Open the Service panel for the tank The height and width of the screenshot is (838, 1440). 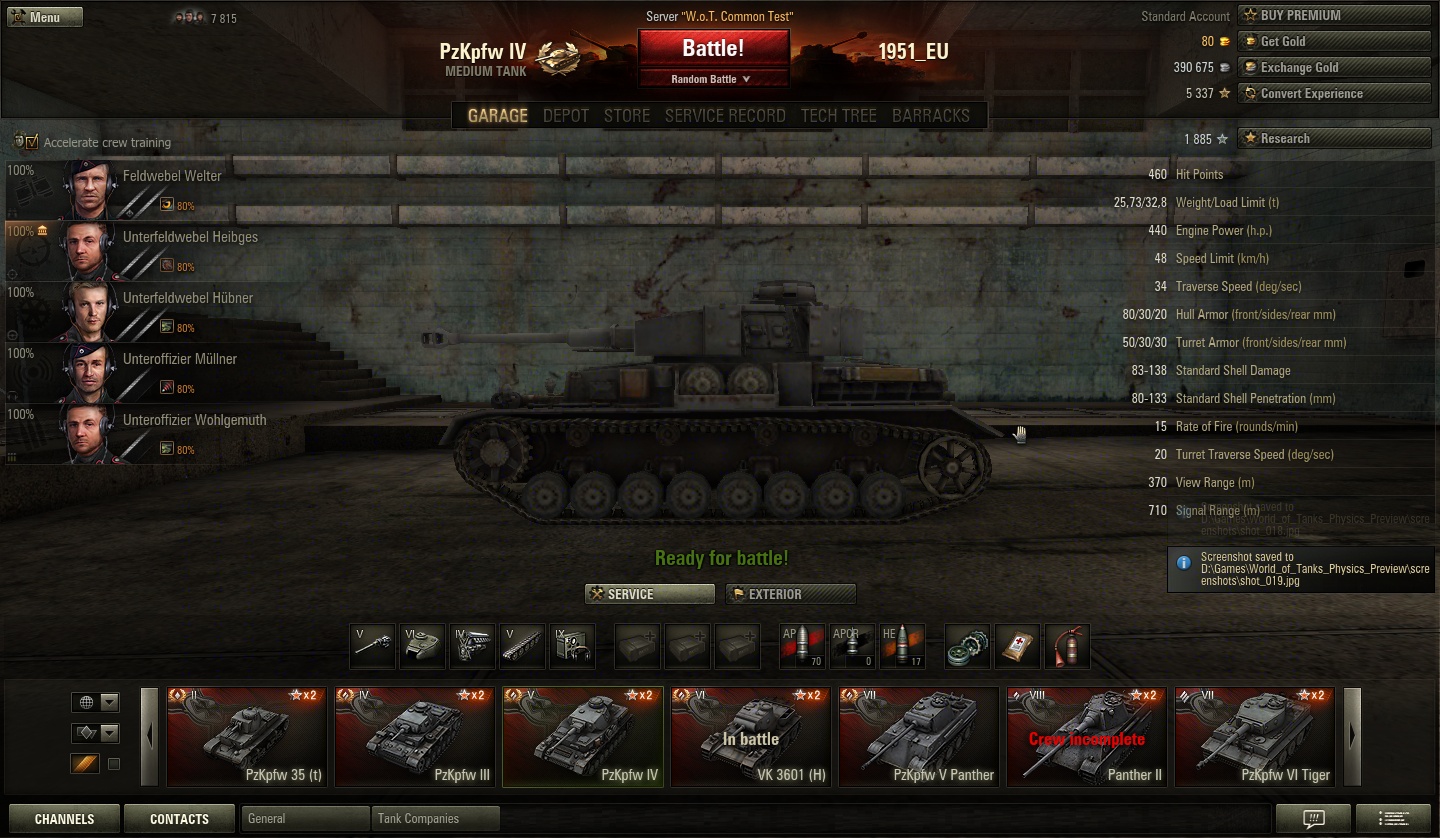(x=649, y=594)
